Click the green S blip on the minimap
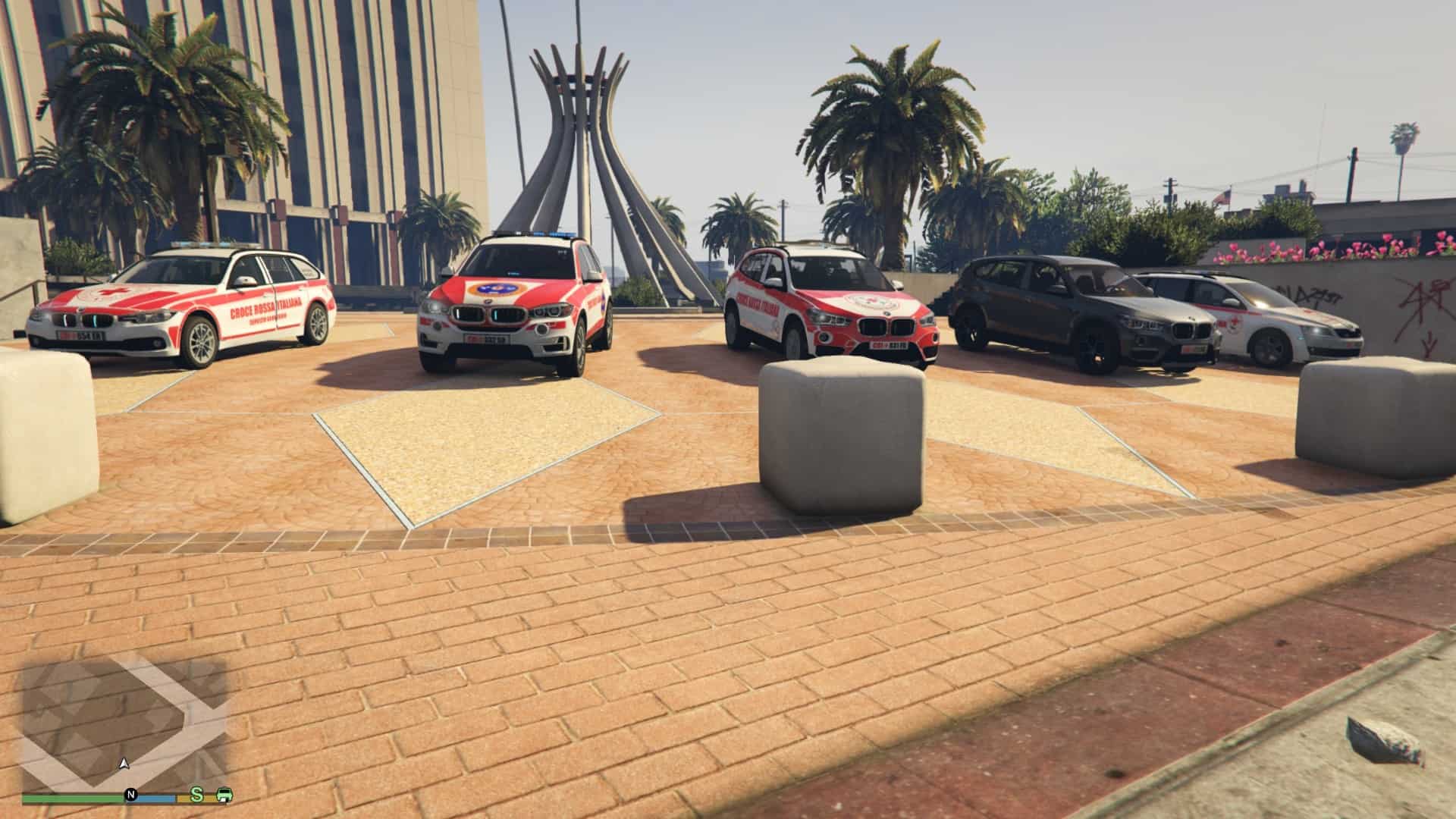The height and width of the screenshot is (819, 1456). 197,795
